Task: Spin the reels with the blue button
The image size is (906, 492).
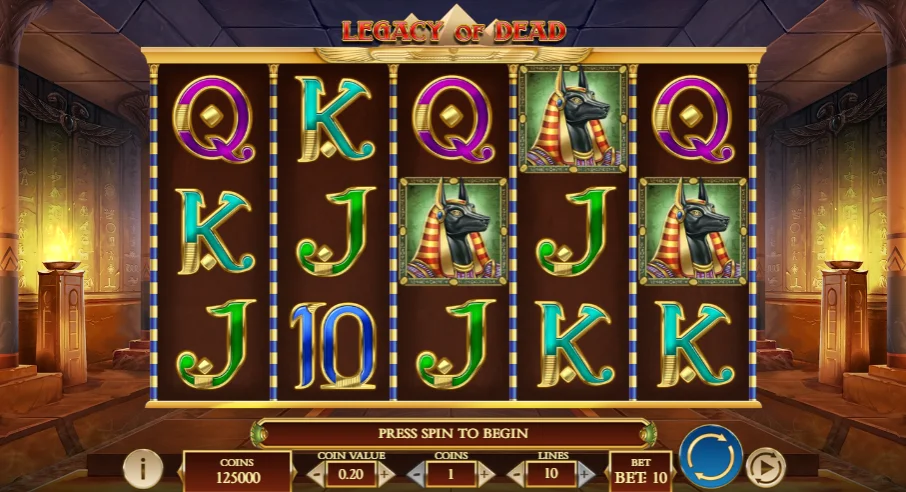Action: [x=710, y=457]
